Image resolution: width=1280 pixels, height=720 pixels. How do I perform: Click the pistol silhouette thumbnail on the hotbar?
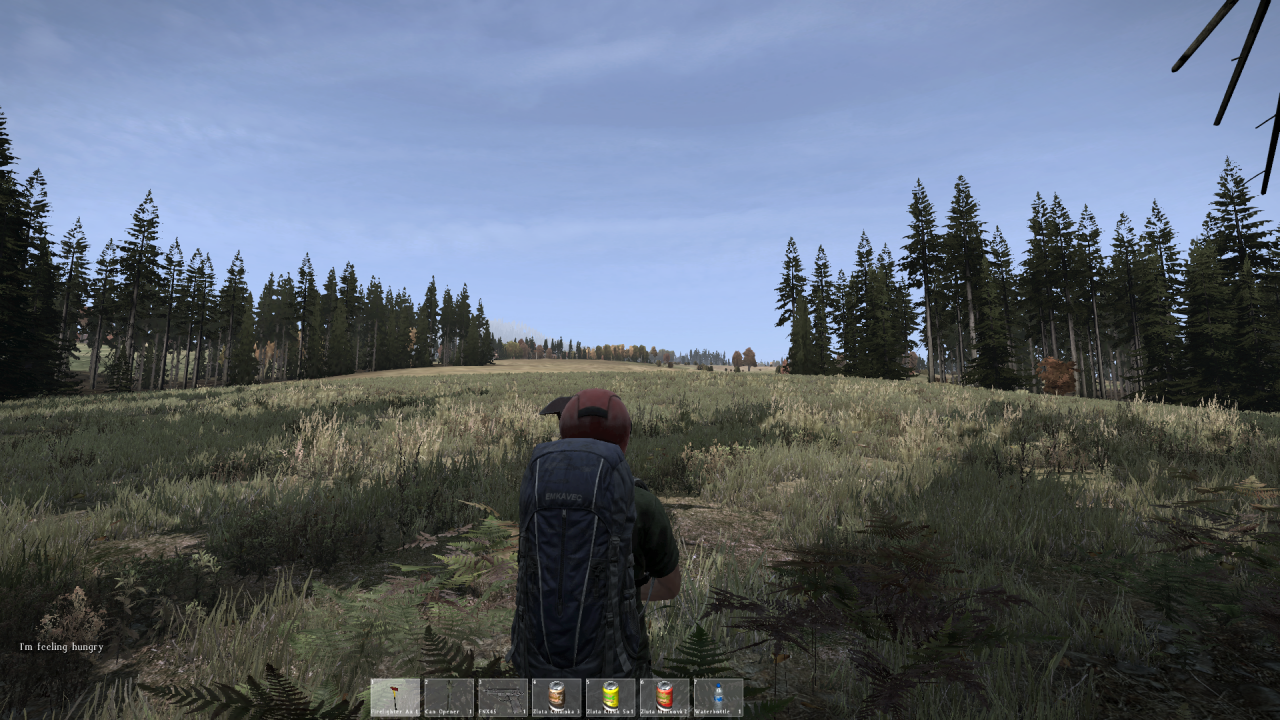click(505, 694)
